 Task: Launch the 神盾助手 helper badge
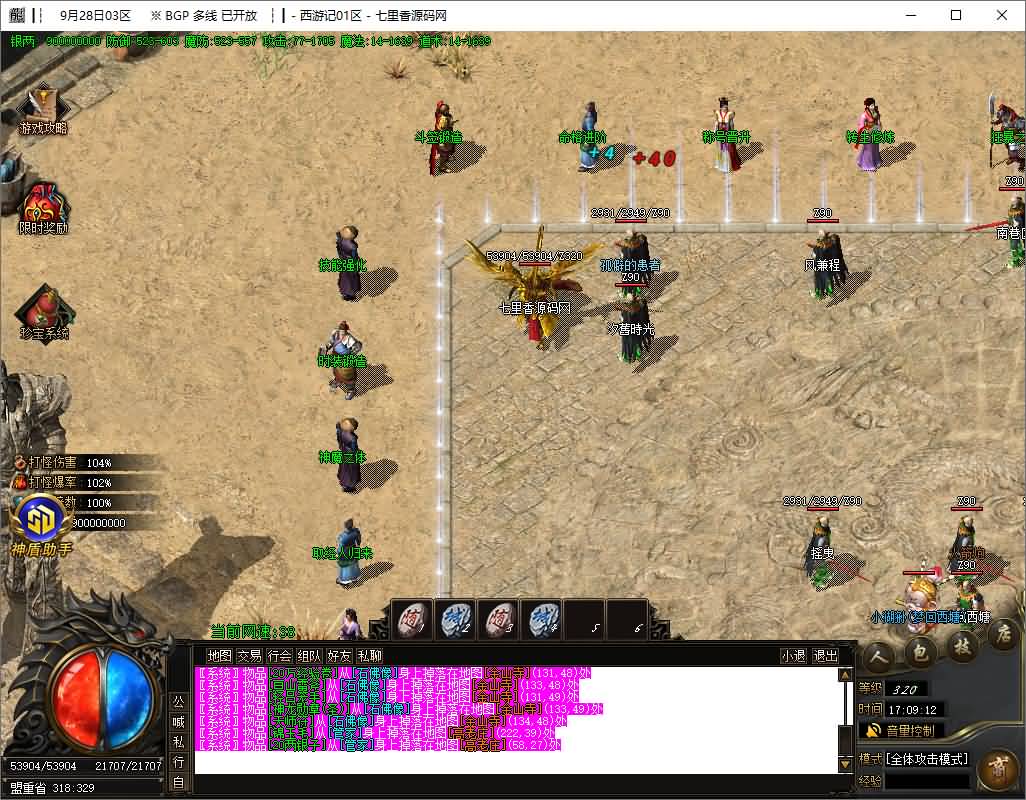tap(41, 524)
